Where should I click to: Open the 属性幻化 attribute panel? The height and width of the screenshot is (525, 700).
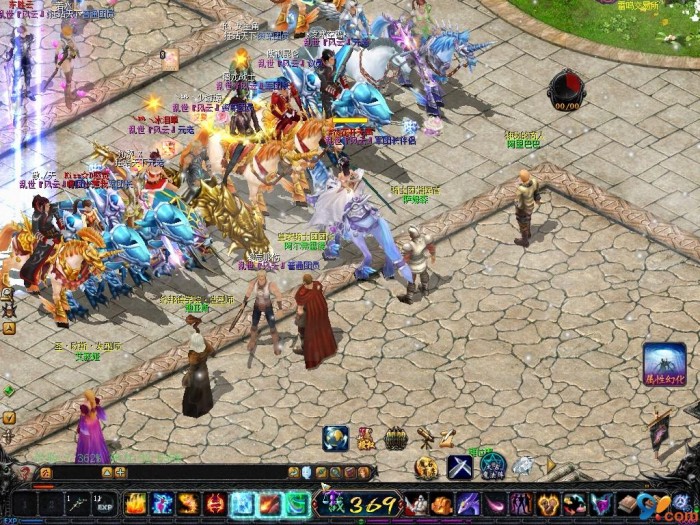coord(664,364)
